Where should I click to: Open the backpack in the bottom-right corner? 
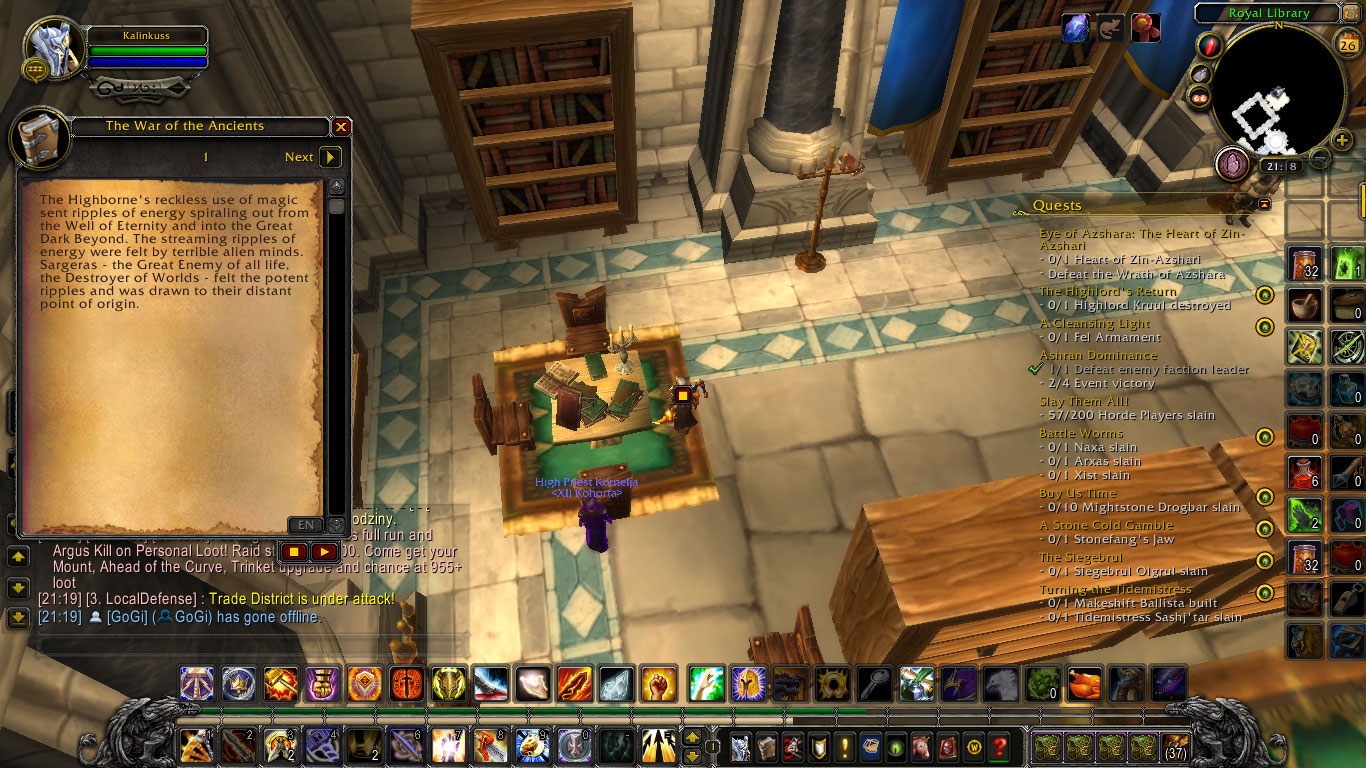pos(1175,748)
